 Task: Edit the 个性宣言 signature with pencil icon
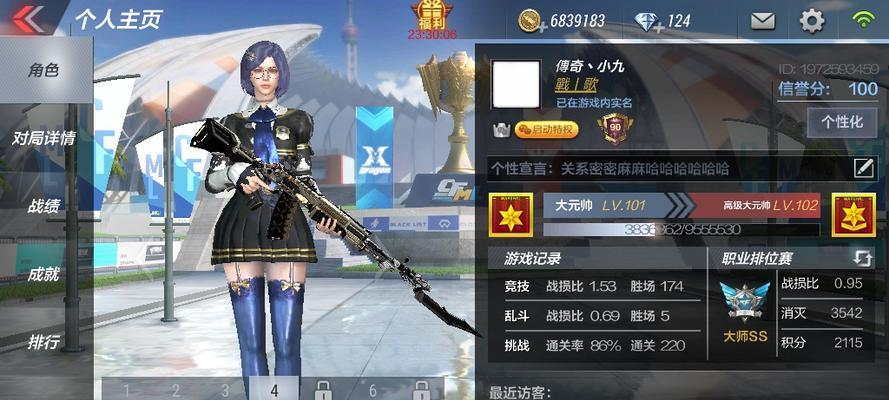coord(864,168)
